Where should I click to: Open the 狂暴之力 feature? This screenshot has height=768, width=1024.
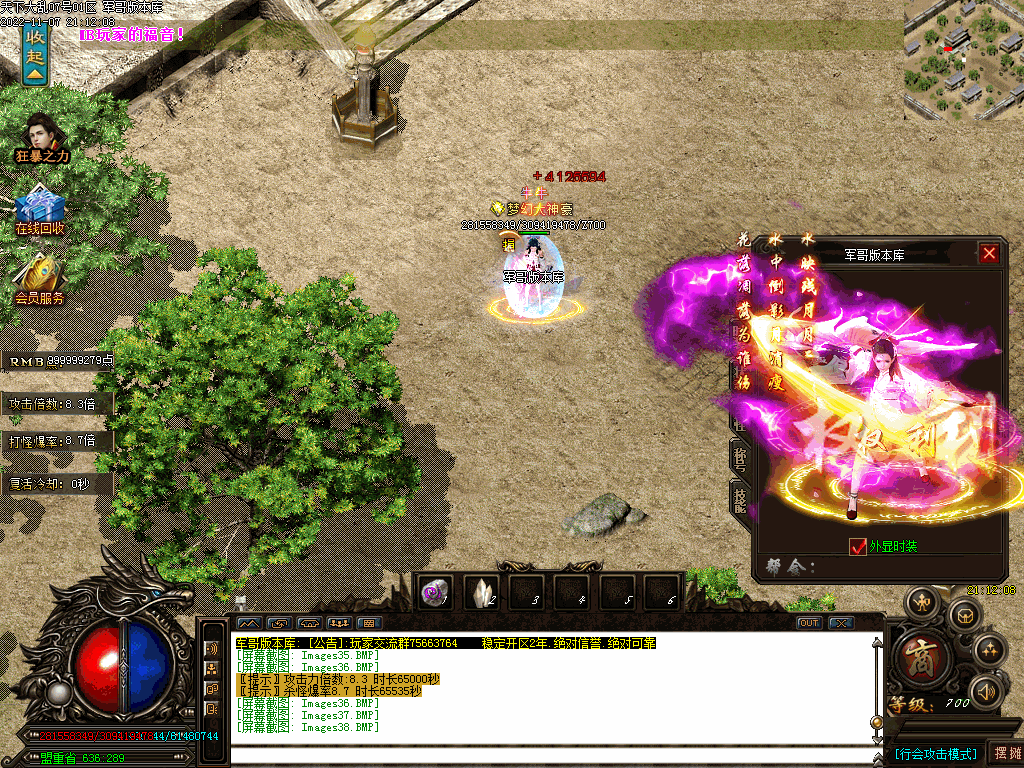[41, 138]
